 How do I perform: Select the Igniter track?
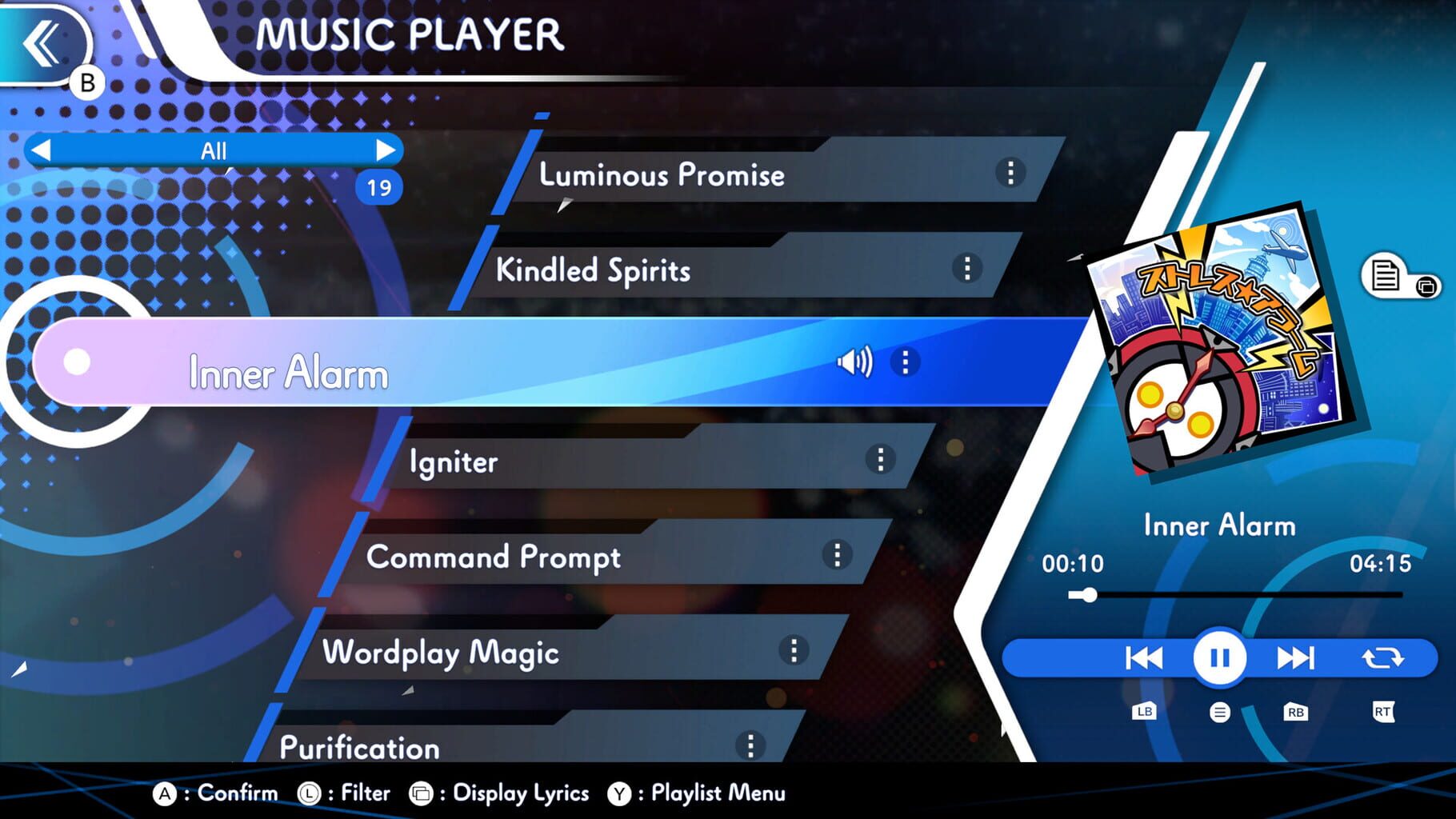pos(560,461)
